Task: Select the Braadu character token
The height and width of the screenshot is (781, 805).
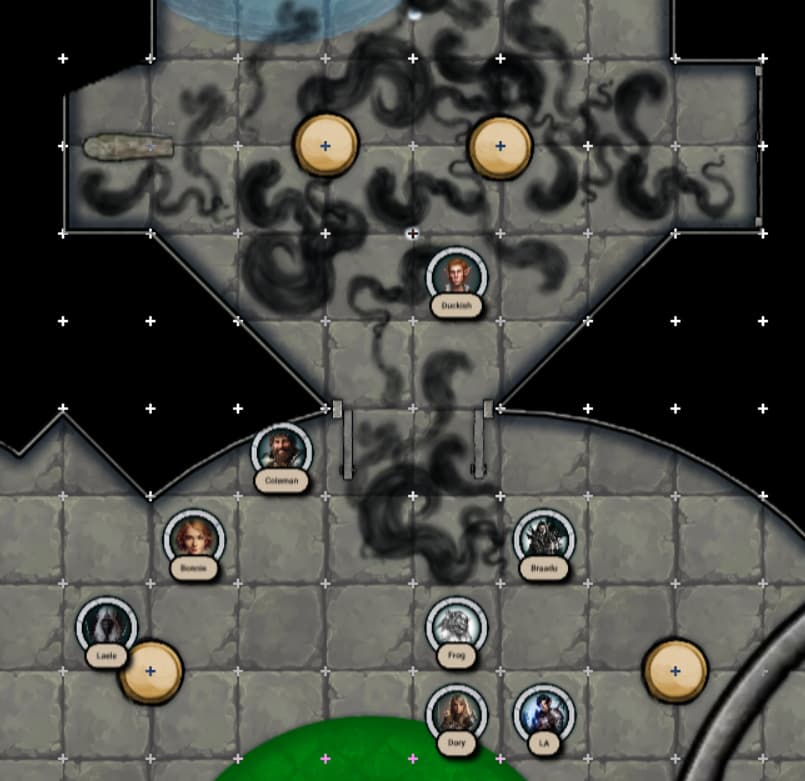Action: coord(544,538)
